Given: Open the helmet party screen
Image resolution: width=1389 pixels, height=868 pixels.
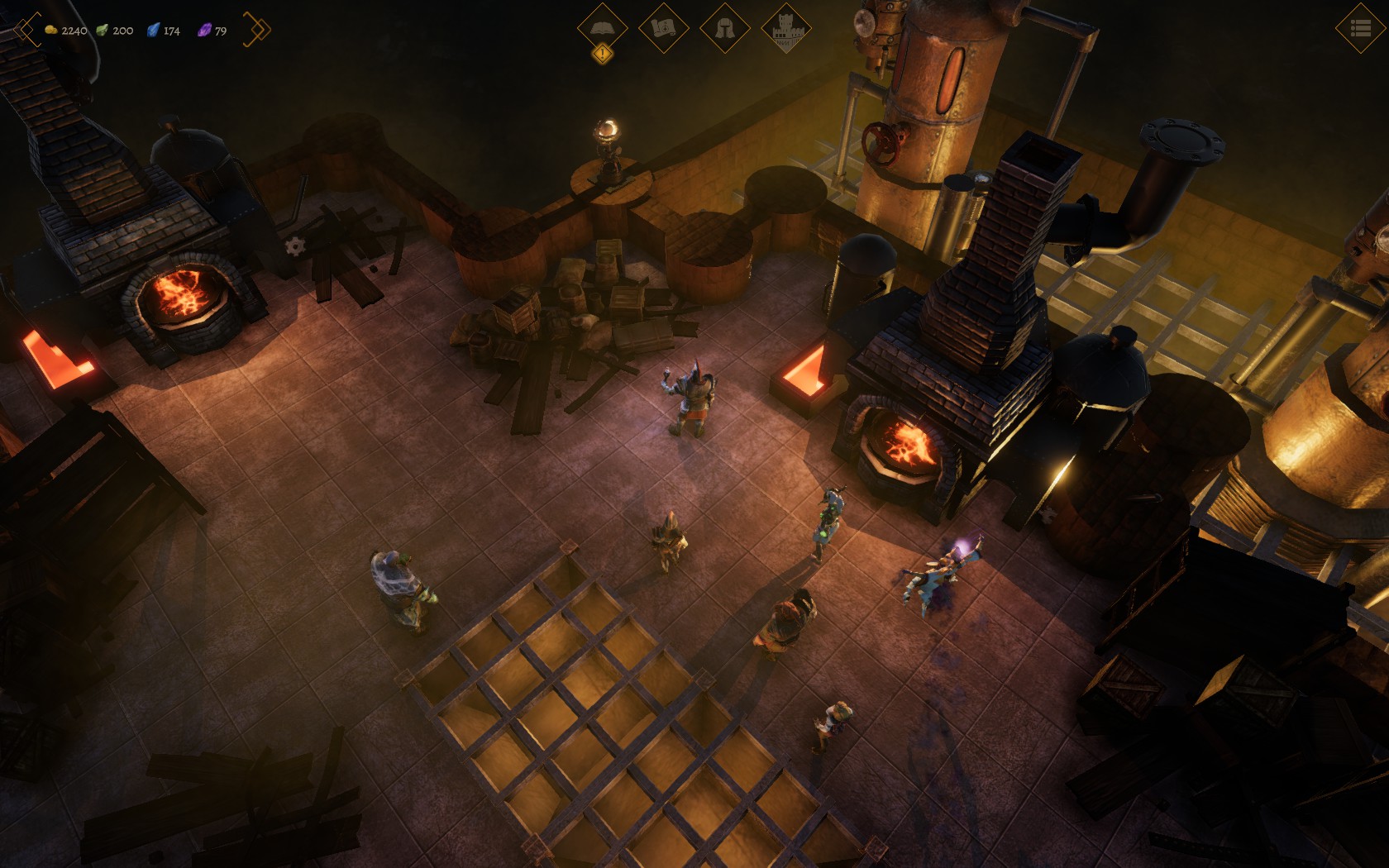Looking at the screenshot, I should [724, 28].
